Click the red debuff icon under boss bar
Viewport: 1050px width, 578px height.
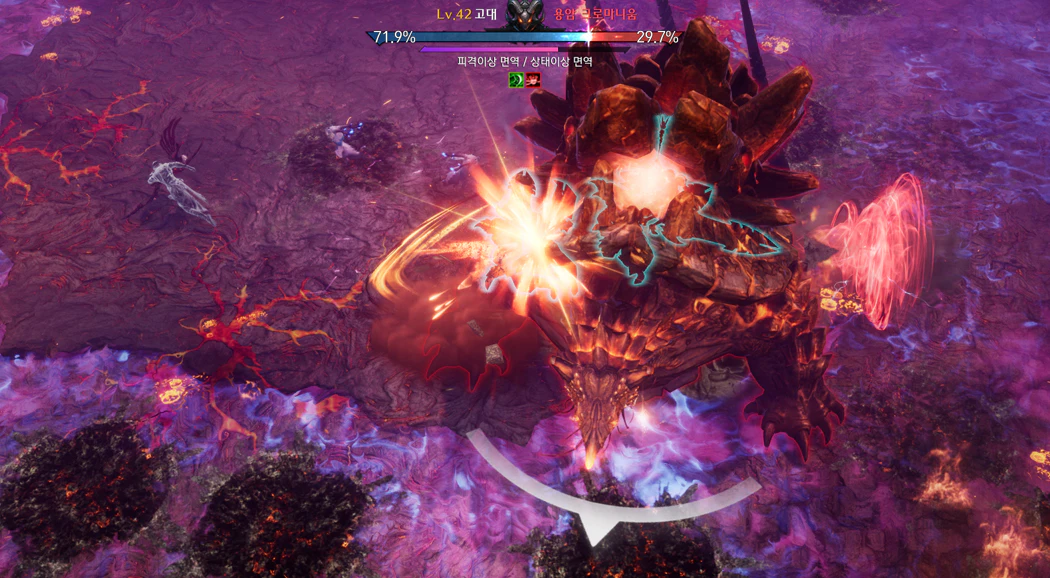tap(533, 80)
